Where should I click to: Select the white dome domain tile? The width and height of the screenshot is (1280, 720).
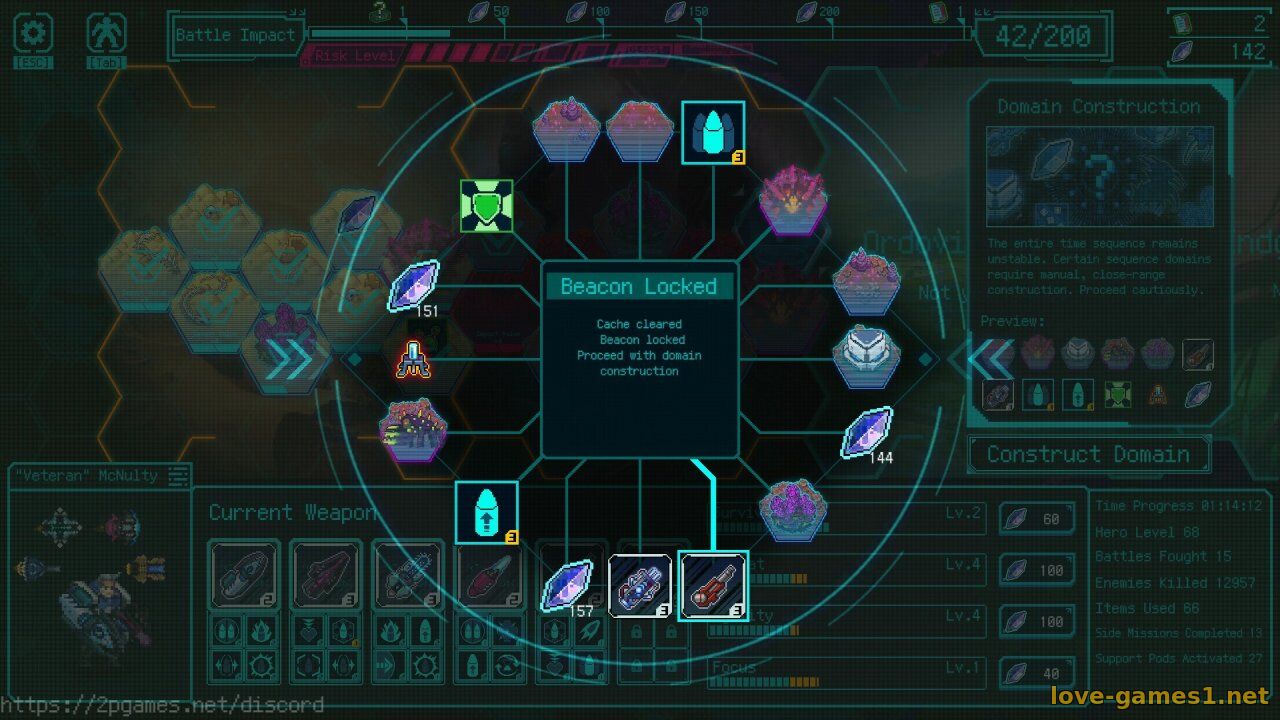pos(867,357)
